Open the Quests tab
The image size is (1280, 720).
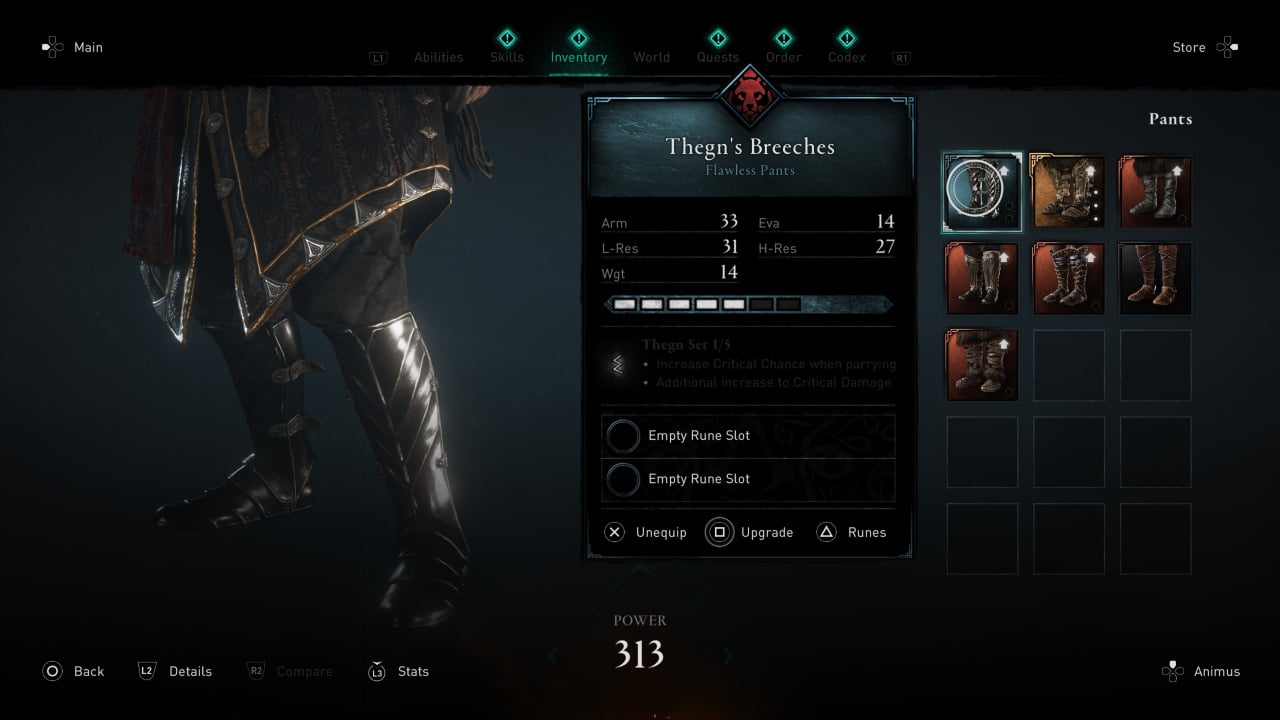[x=718, y=56]
